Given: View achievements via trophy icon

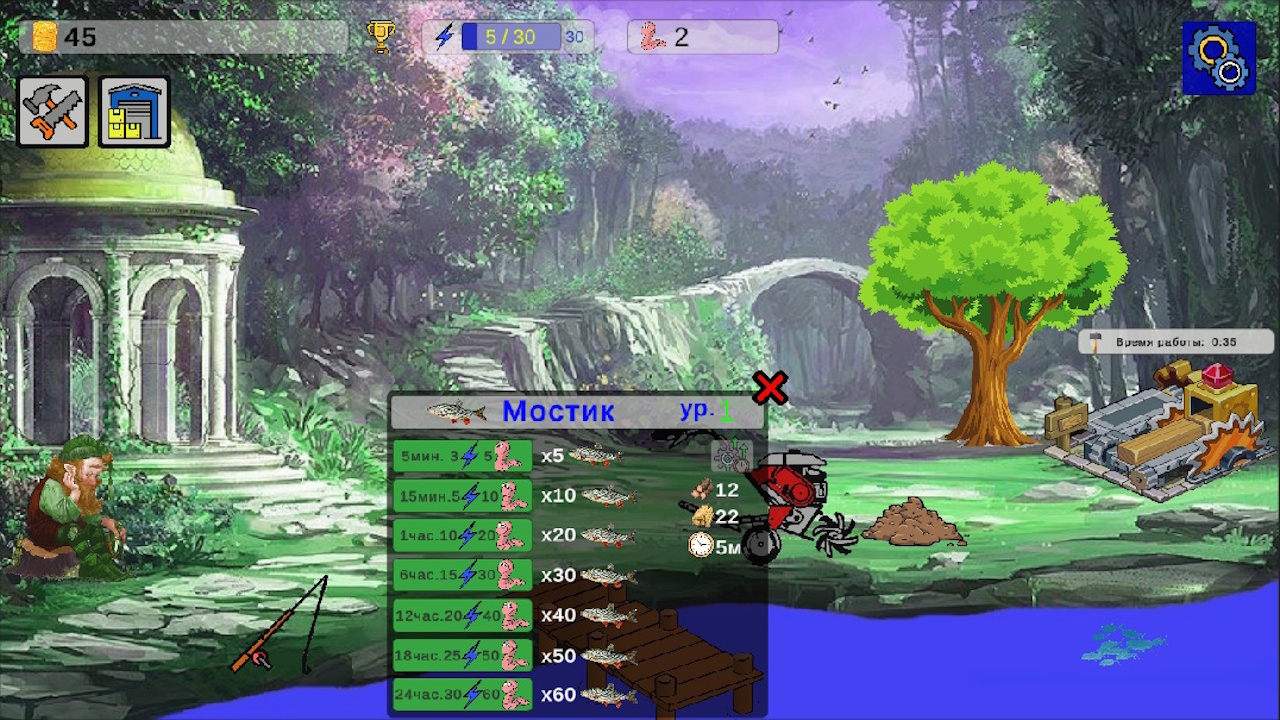Looking at the screenshot, I should pyautogui.click(x=383, y=36).
